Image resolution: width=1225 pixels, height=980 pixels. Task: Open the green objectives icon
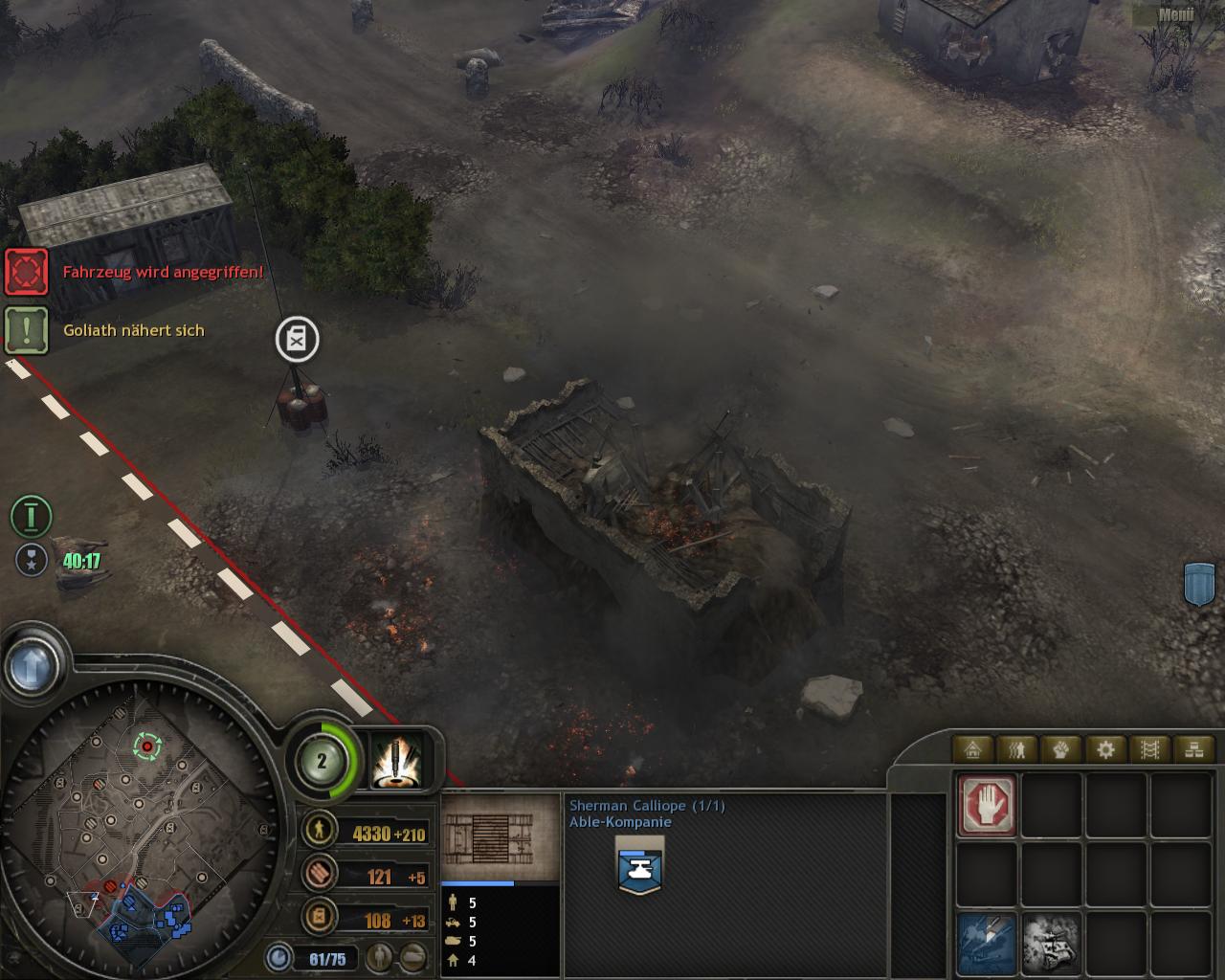tap(32, 517)
